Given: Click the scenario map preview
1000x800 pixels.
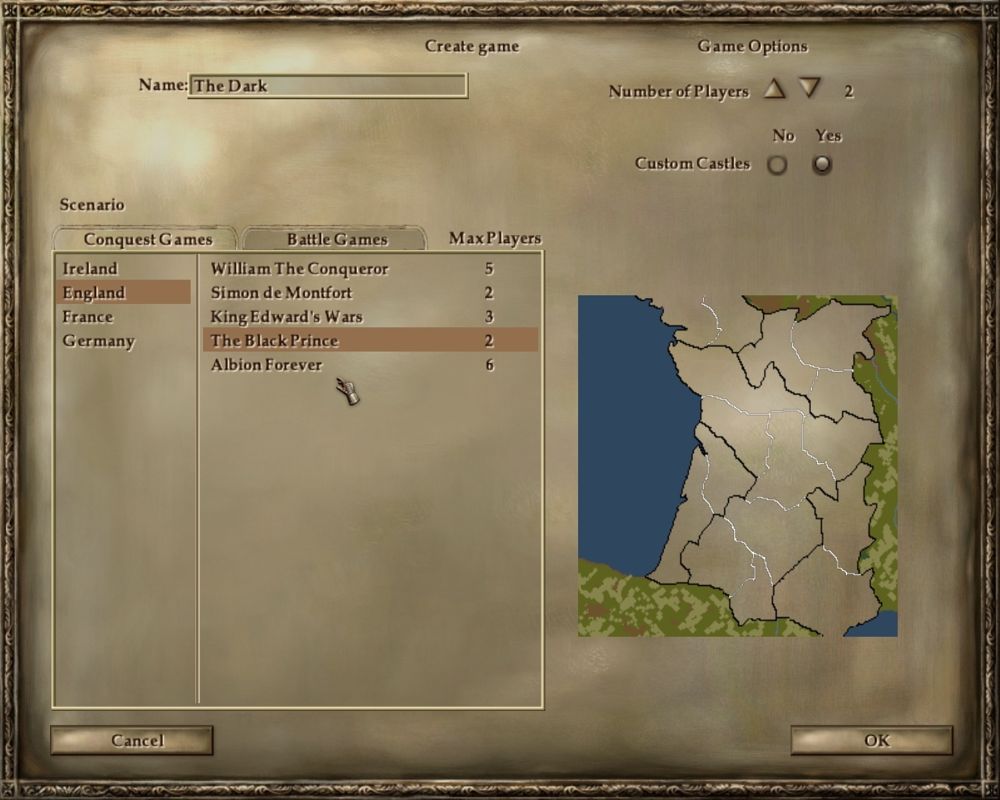Looking at the screenshot, I should pos(738,465).
